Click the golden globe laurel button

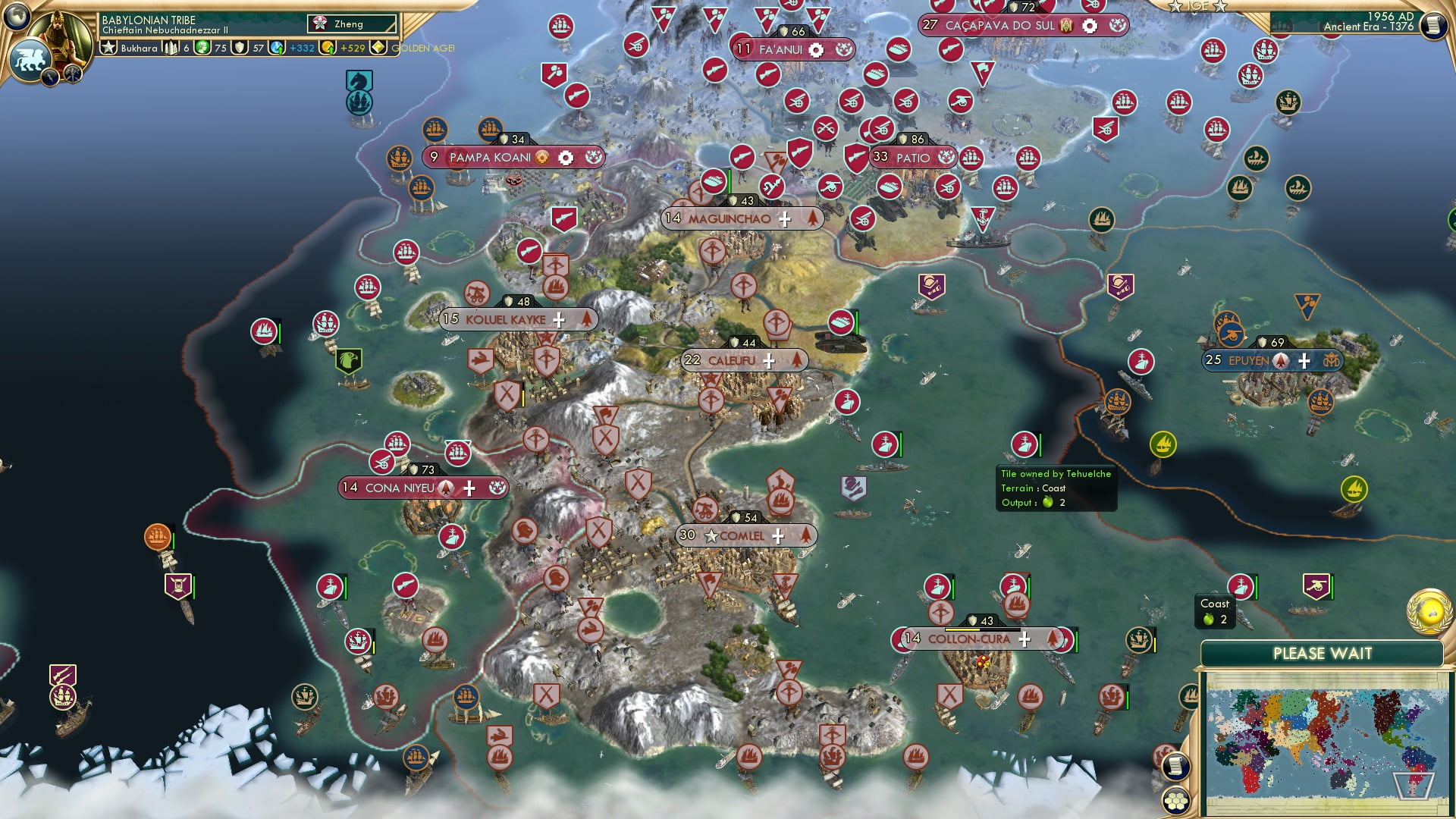[x=1429, y=611]
